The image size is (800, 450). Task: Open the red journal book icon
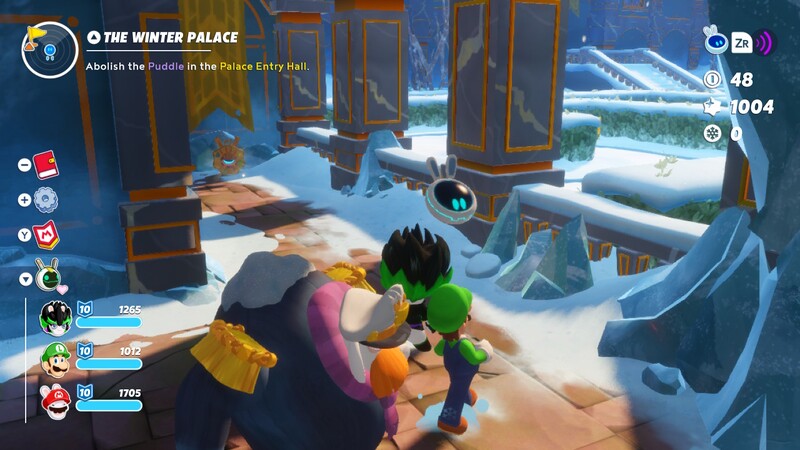coord(44,164)
